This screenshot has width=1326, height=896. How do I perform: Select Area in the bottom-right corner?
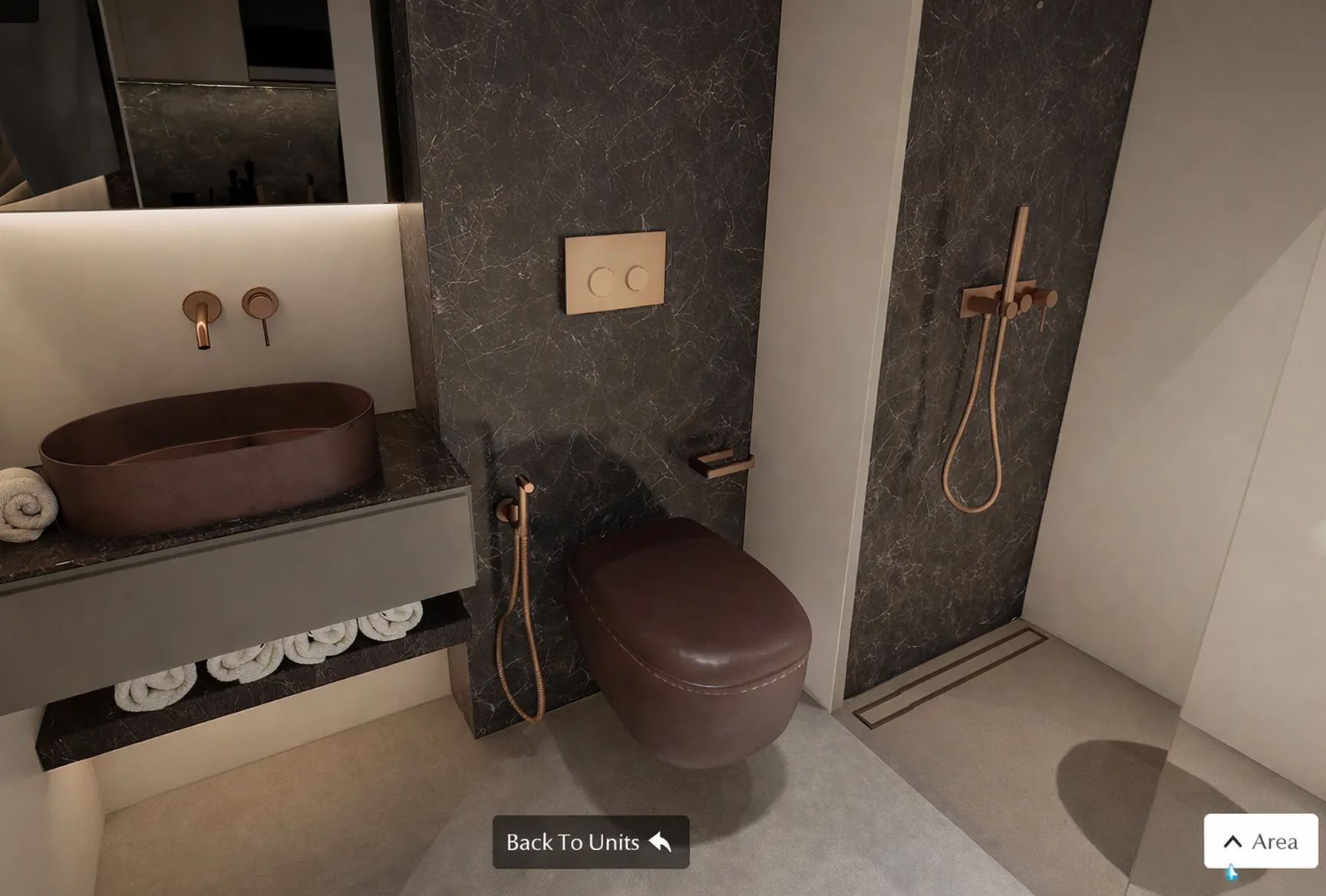tap(1261, 842)
